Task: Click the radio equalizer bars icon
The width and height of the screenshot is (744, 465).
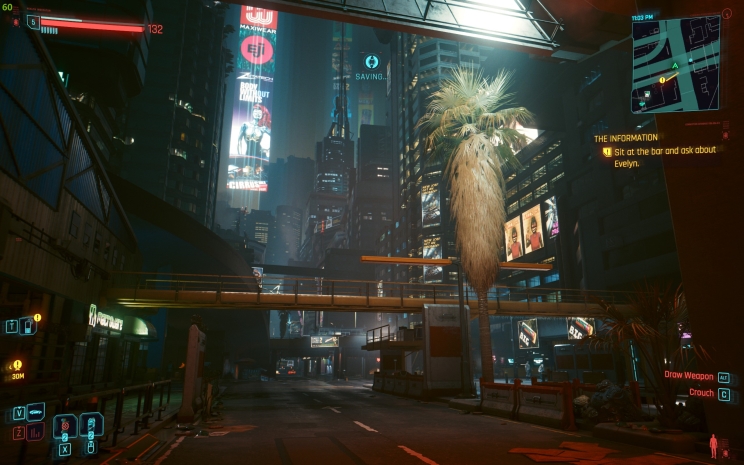Action: point(35,432)
